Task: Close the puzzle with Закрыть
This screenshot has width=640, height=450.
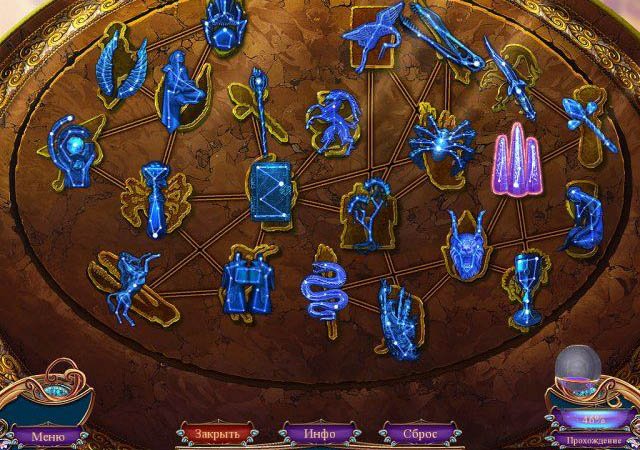Action: coord(216,435)
